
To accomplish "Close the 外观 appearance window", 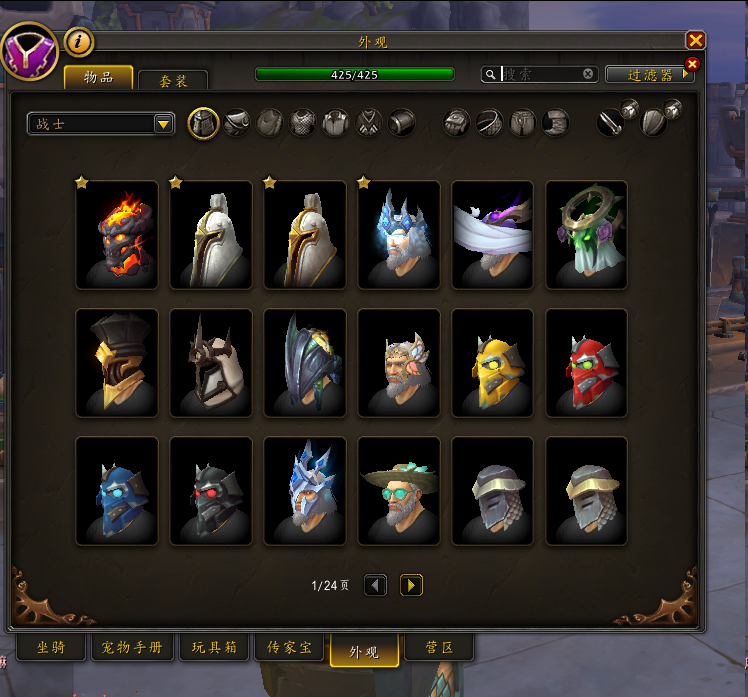I will (696, 40).
